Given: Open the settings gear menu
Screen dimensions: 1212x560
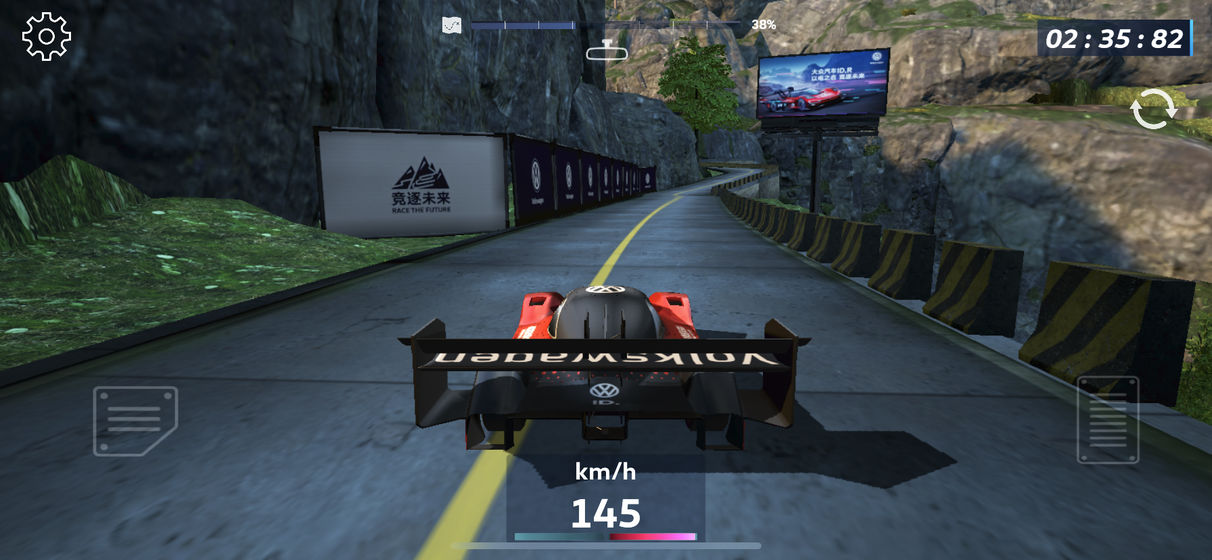Looking at the screenshot, I should click(x=46, y=37).
